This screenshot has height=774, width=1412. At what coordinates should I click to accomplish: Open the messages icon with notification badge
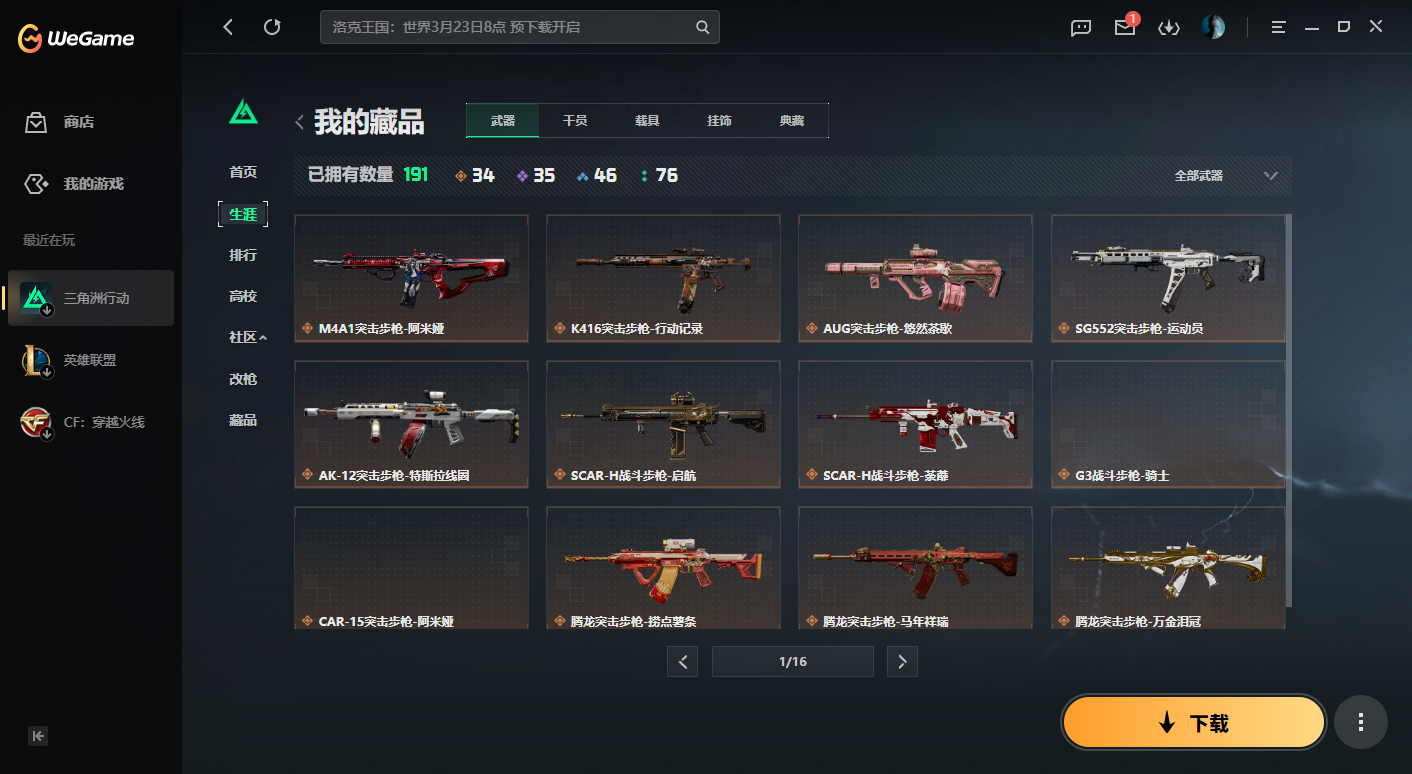(x=1124, y=27)
